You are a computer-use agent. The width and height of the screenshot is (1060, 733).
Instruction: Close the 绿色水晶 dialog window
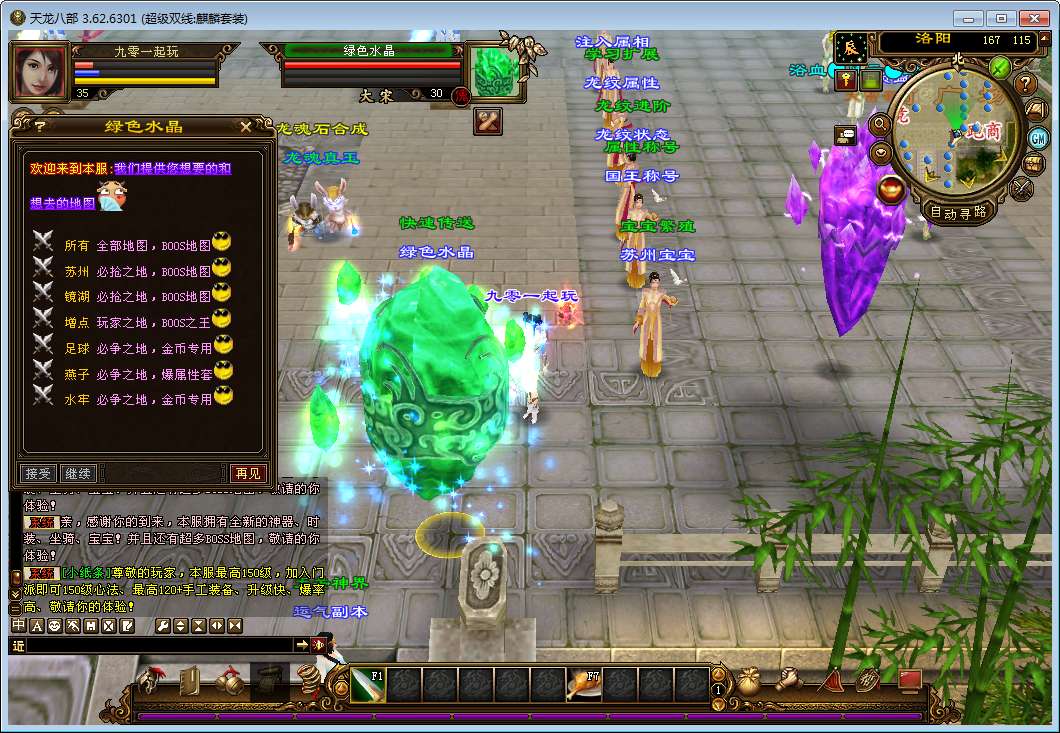246,126
